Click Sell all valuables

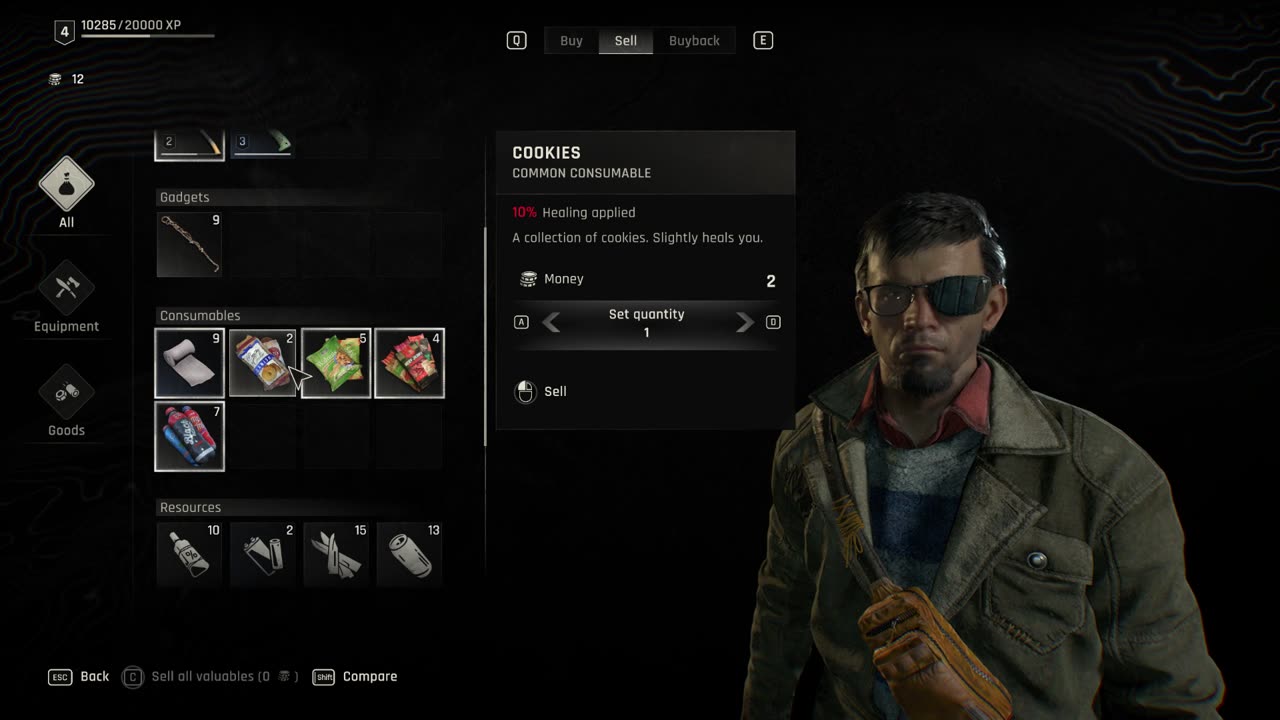tap(210, 677)
